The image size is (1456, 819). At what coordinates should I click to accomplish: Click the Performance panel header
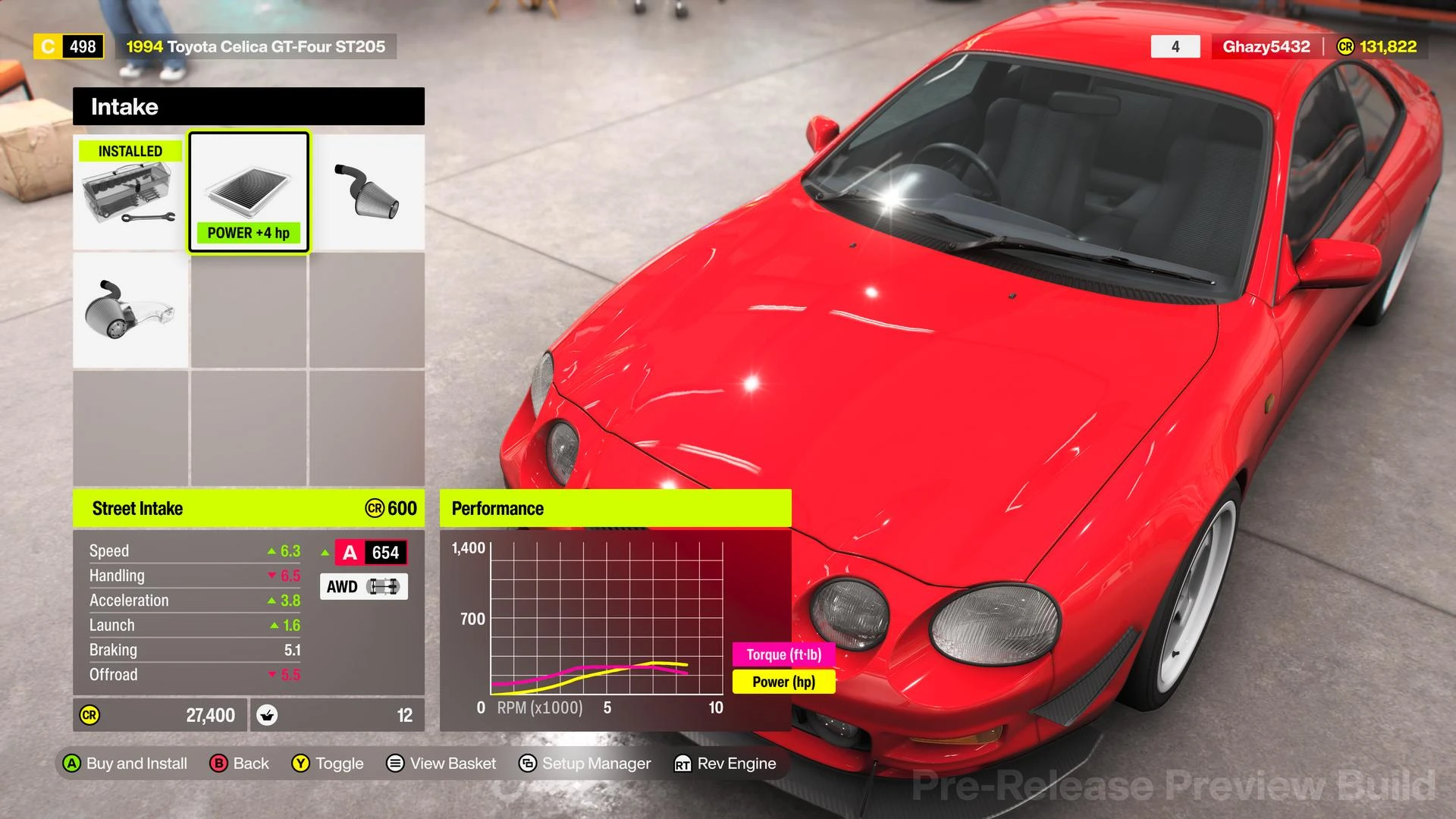point(616,508)
